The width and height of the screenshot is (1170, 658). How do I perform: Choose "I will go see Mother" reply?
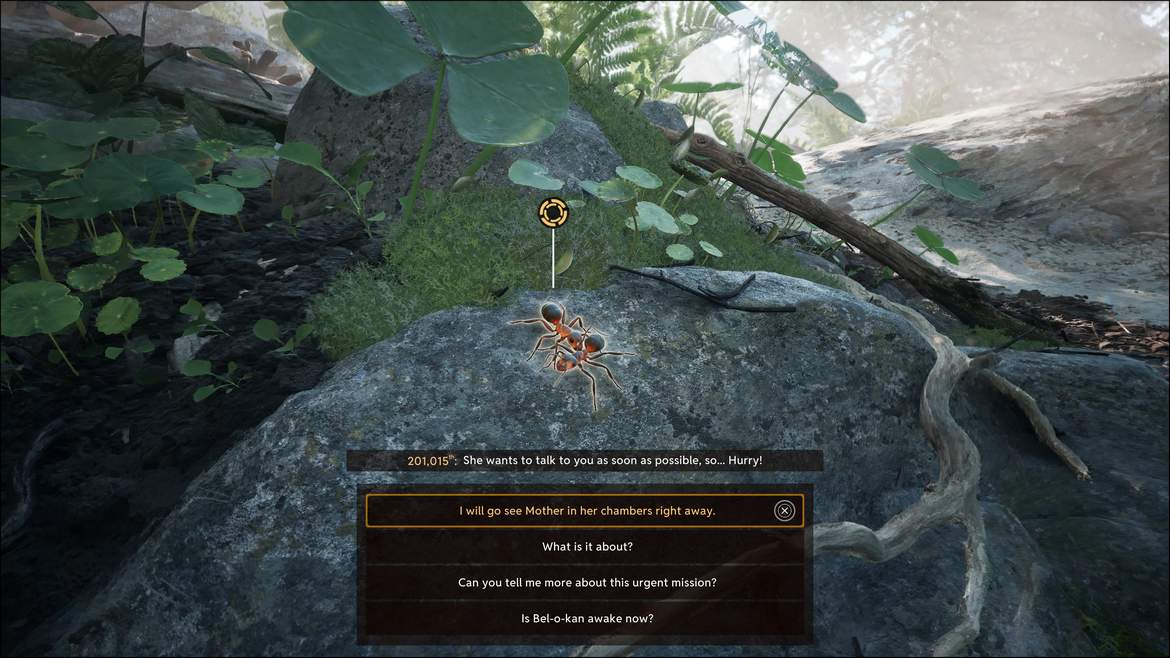[x=586, y=511]
